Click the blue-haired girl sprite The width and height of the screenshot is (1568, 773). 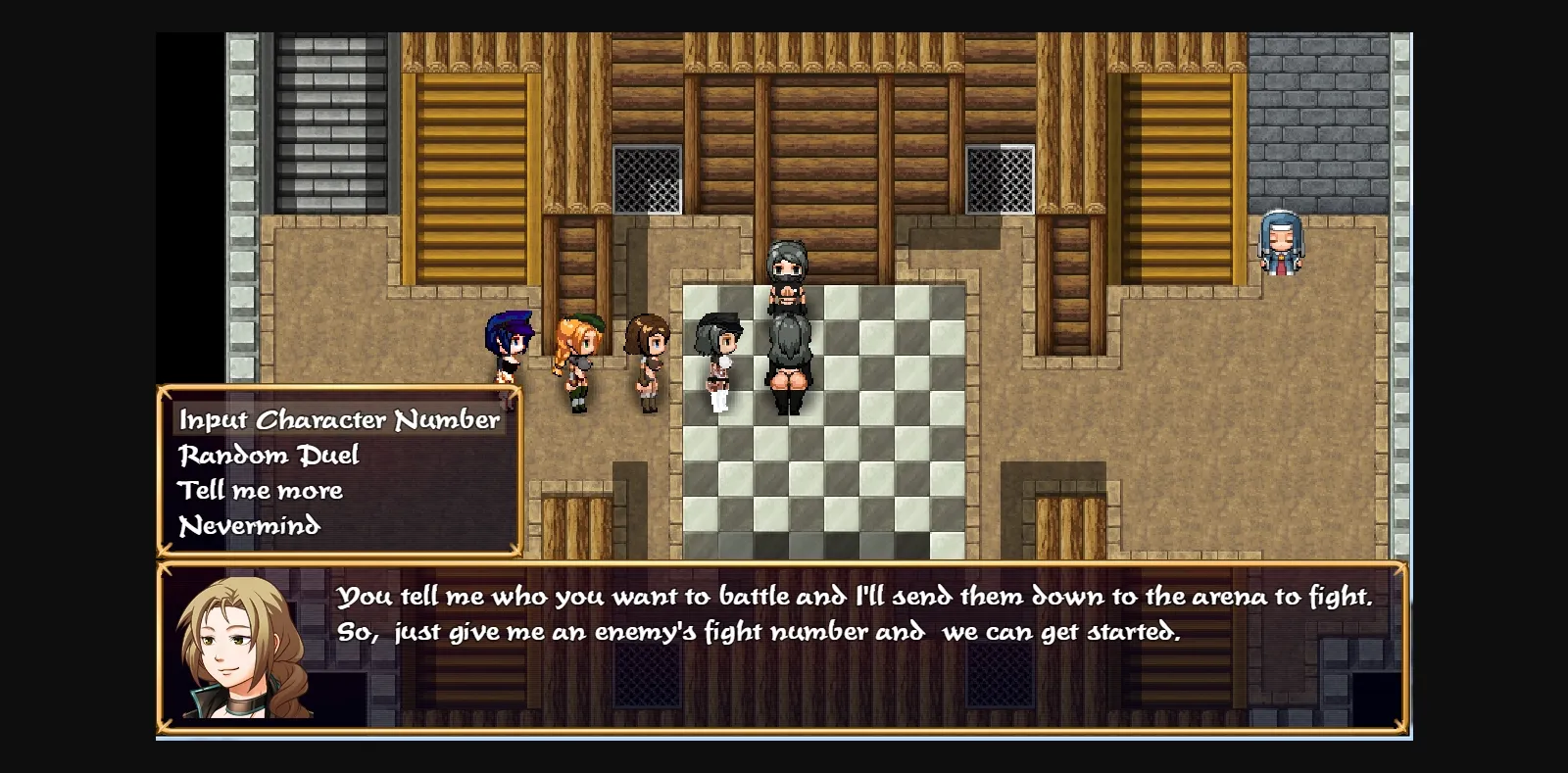click(512, 348)
